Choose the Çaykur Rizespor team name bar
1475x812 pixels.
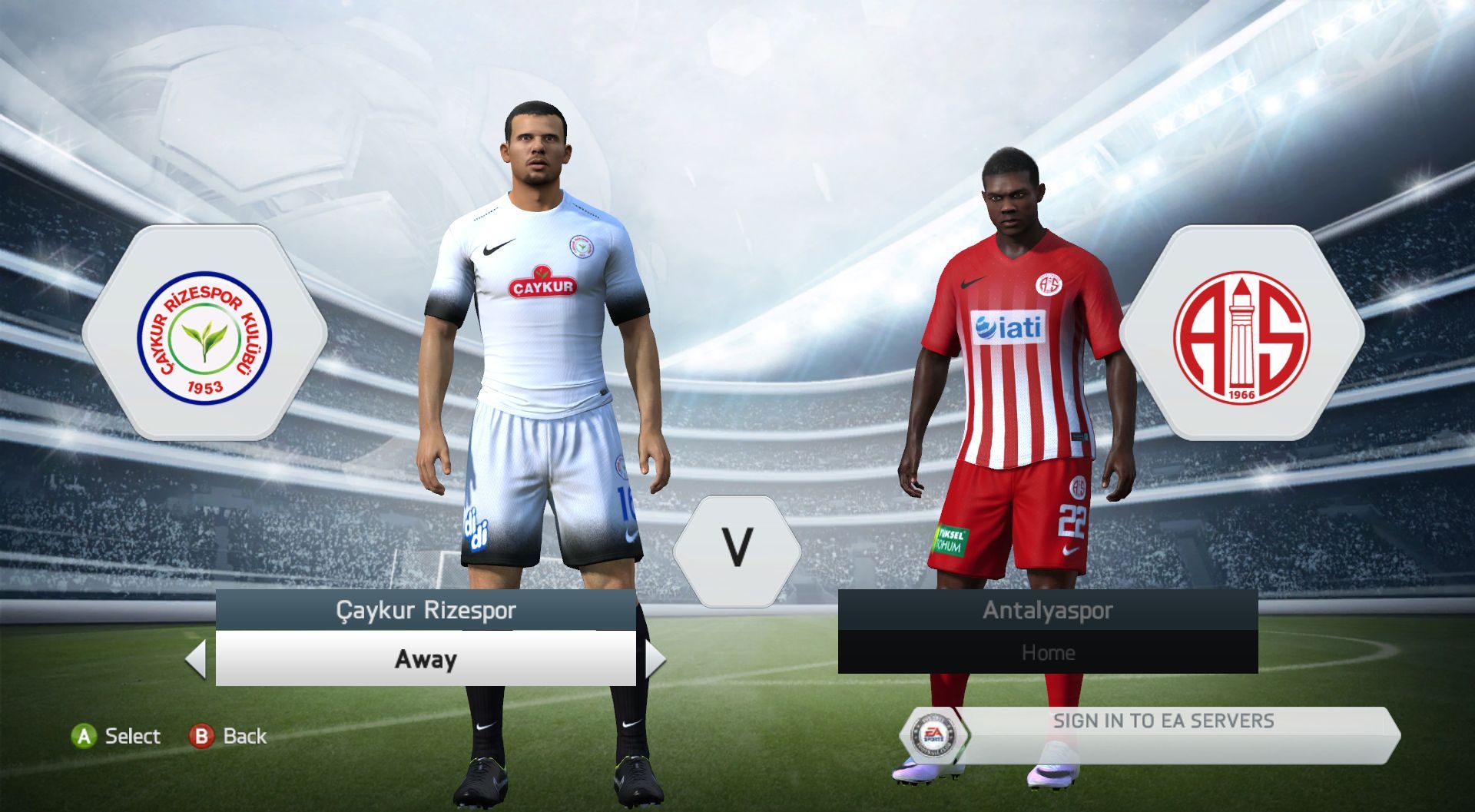click(426, 611)
